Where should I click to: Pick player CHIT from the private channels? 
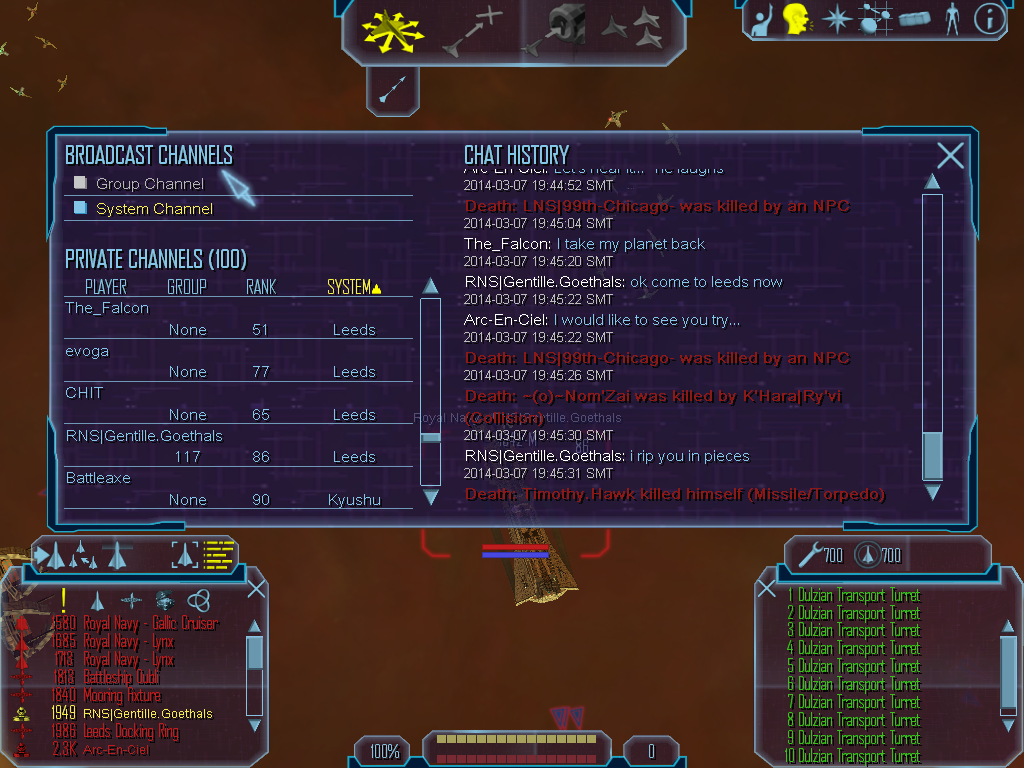(84, 393)
